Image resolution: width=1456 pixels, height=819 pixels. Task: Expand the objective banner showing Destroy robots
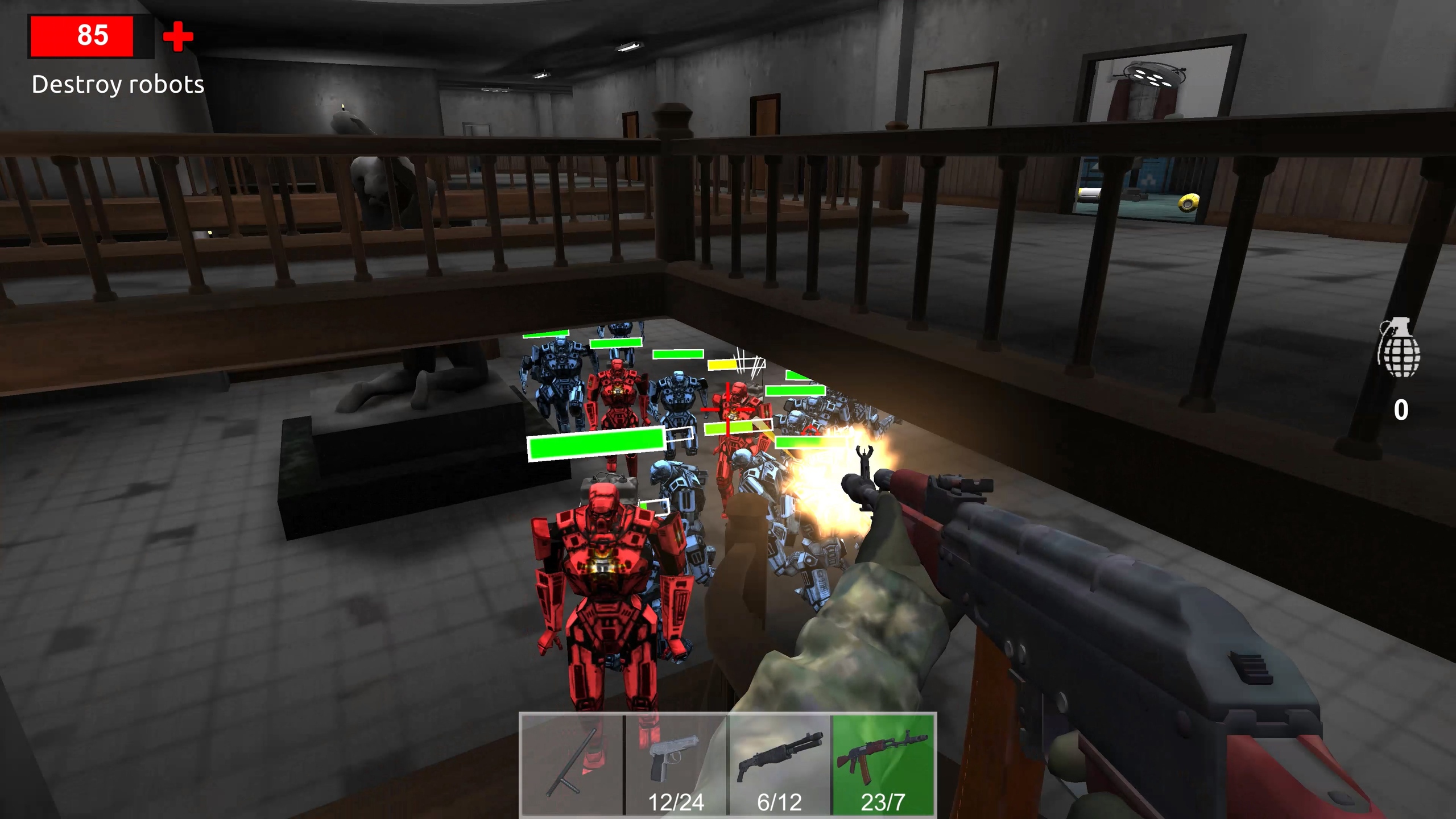point(117,85)
